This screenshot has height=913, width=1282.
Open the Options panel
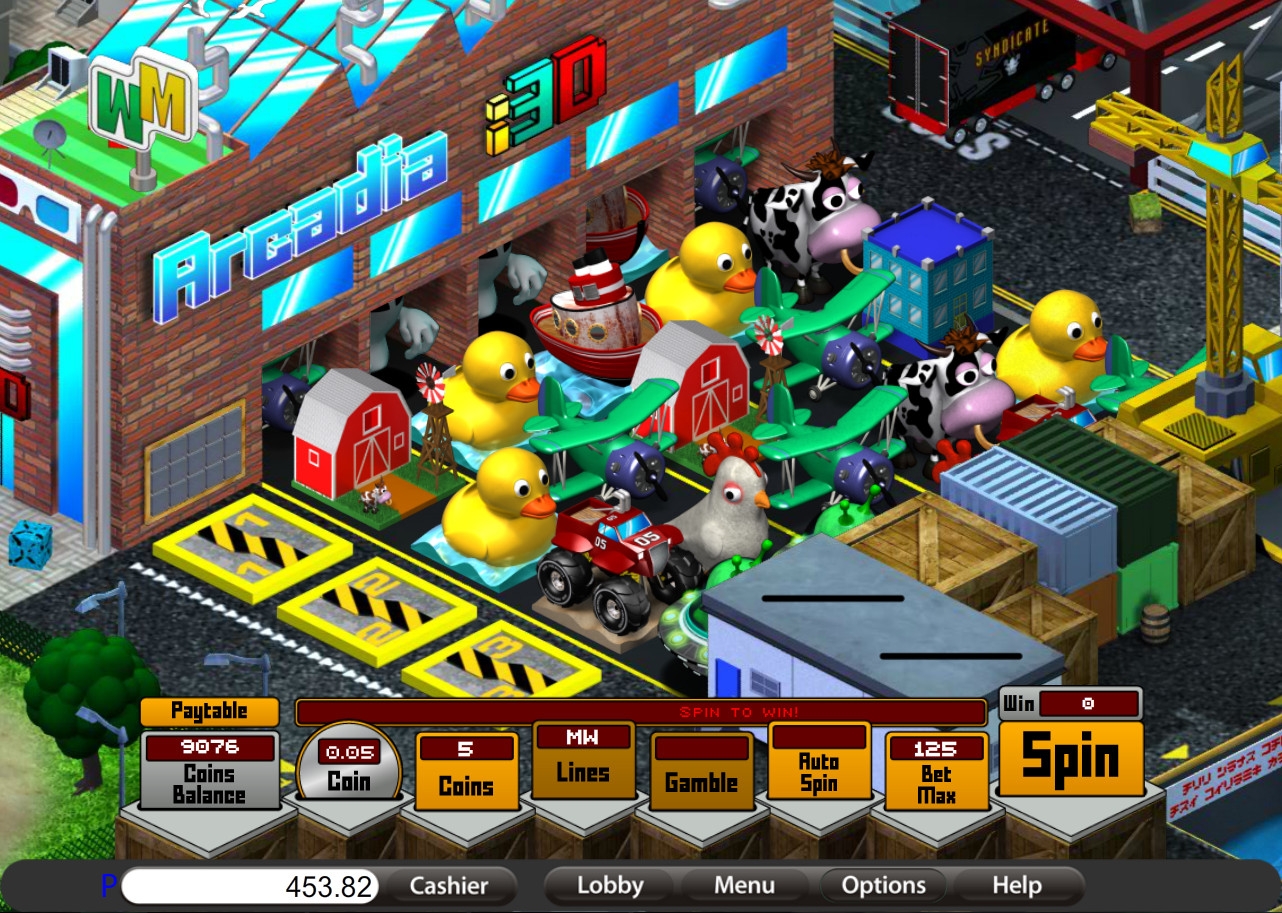pyautogui.click(x=883, y=886)
